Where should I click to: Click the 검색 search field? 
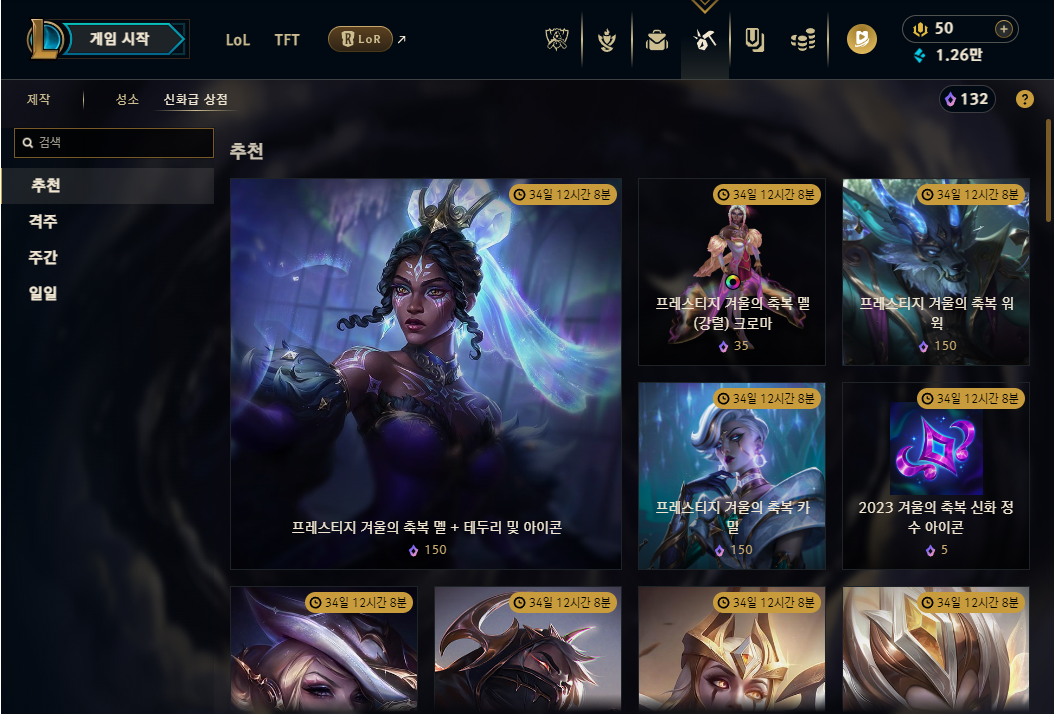click(x=114, y=143)
